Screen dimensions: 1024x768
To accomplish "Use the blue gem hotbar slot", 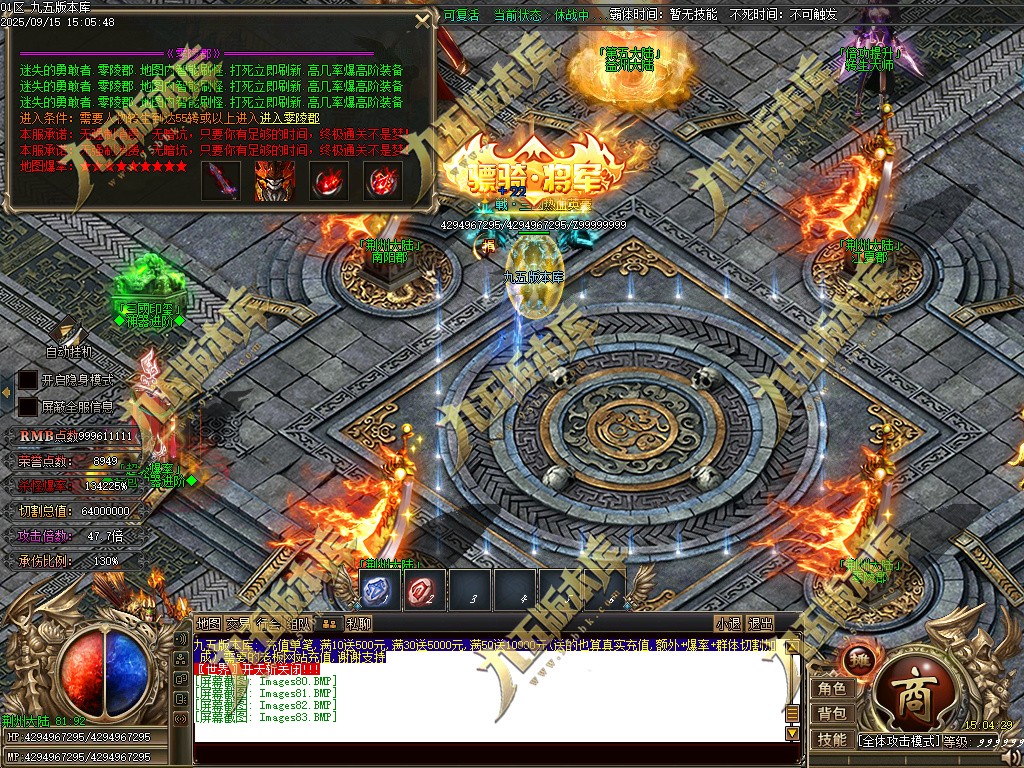I will pyautogui.click(x=380, y=592).
